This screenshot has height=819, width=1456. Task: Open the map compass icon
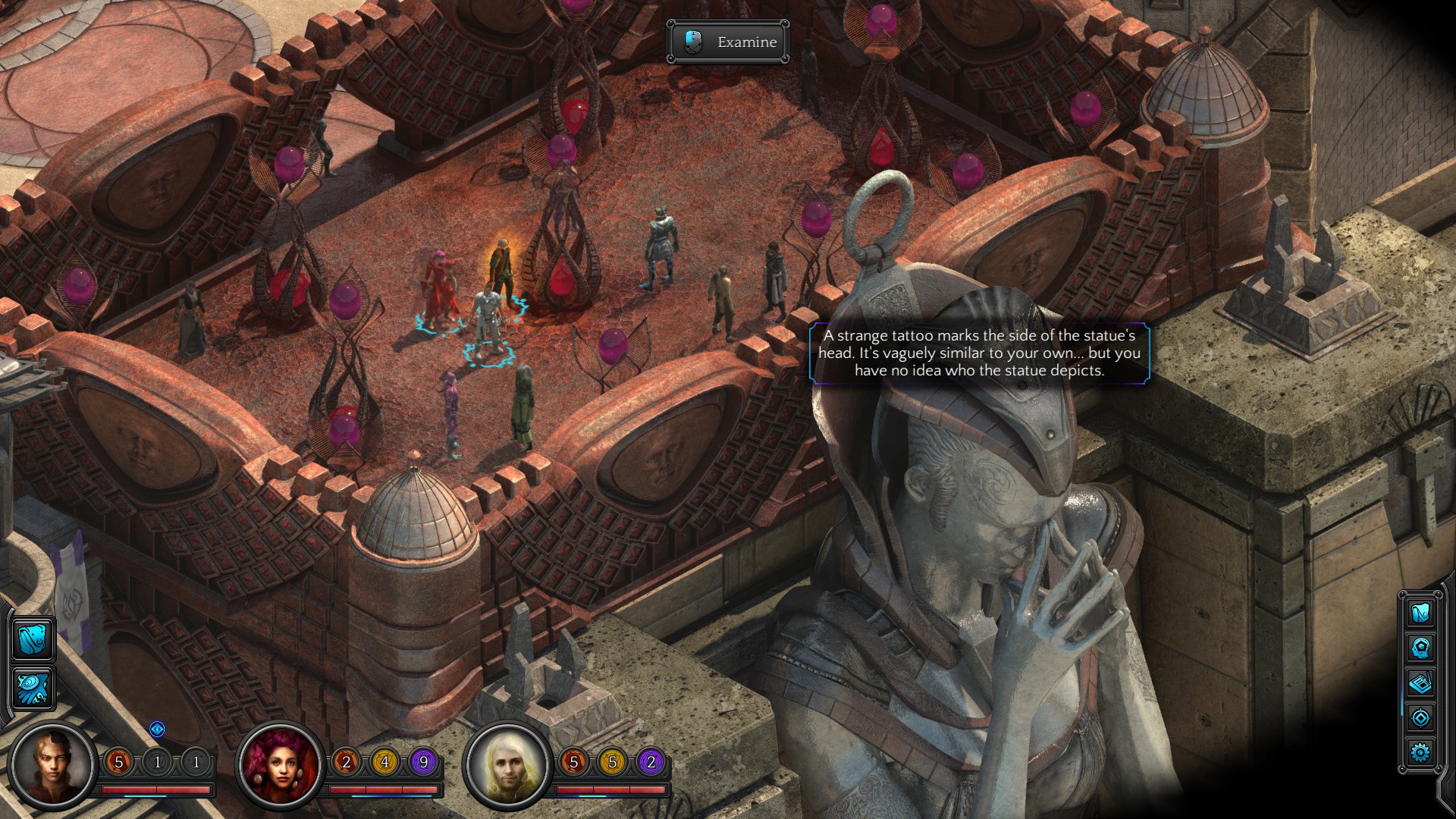(x=1420, y=717)
